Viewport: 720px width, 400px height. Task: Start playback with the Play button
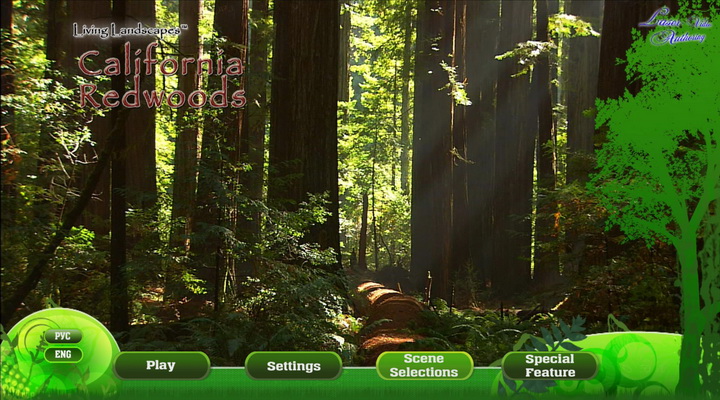click(x=161, y=366)
